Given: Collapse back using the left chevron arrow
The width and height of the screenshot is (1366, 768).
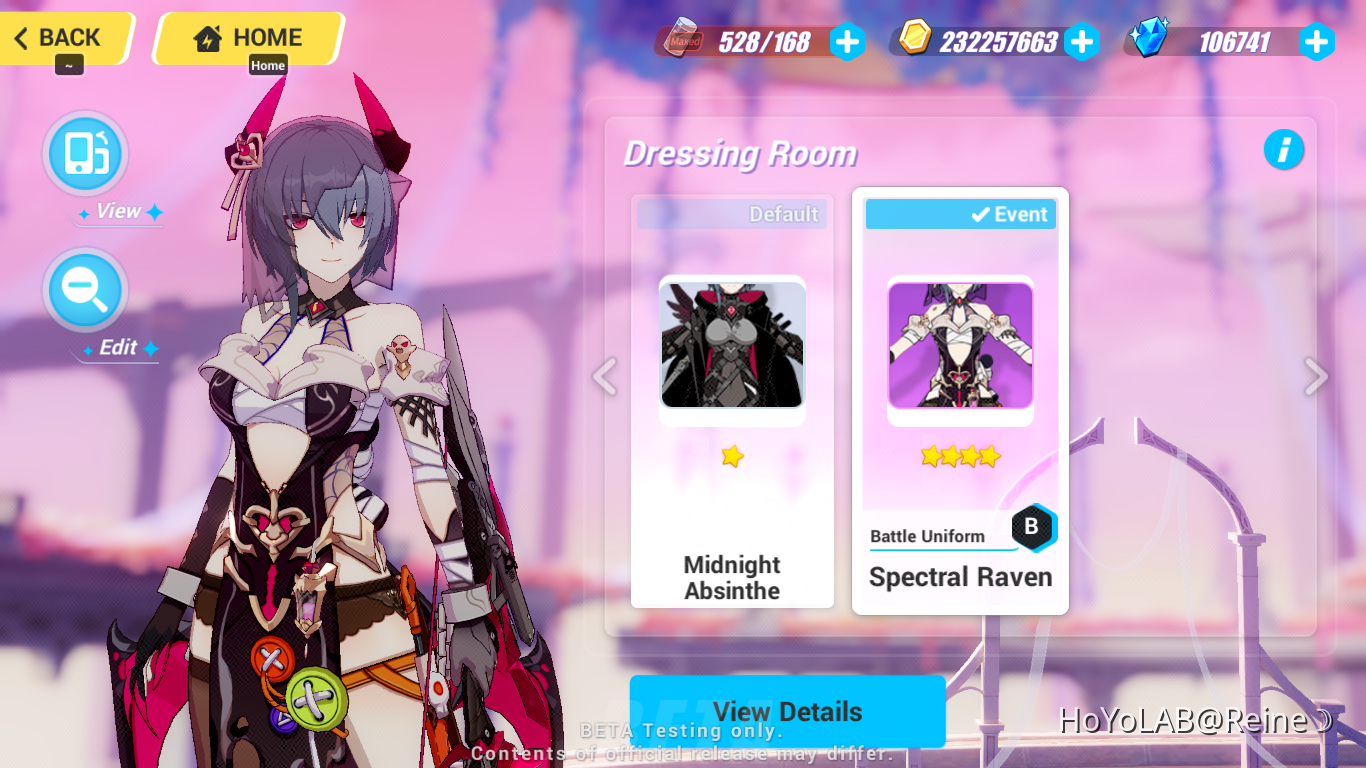Looking at the screenshot, I should pos(604,377).
